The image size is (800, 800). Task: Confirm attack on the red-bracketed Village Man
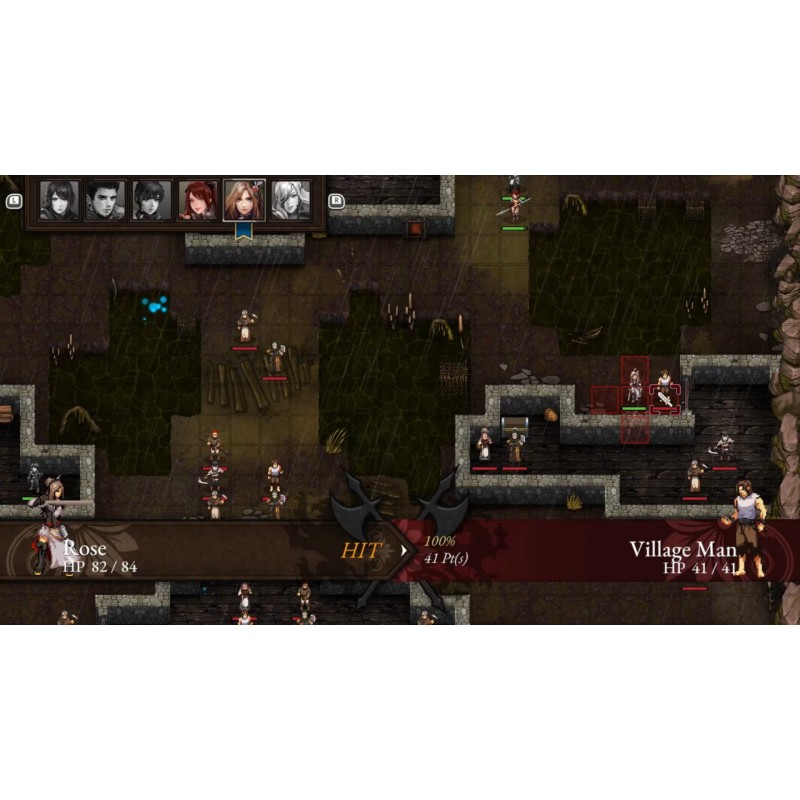point(664,394)
